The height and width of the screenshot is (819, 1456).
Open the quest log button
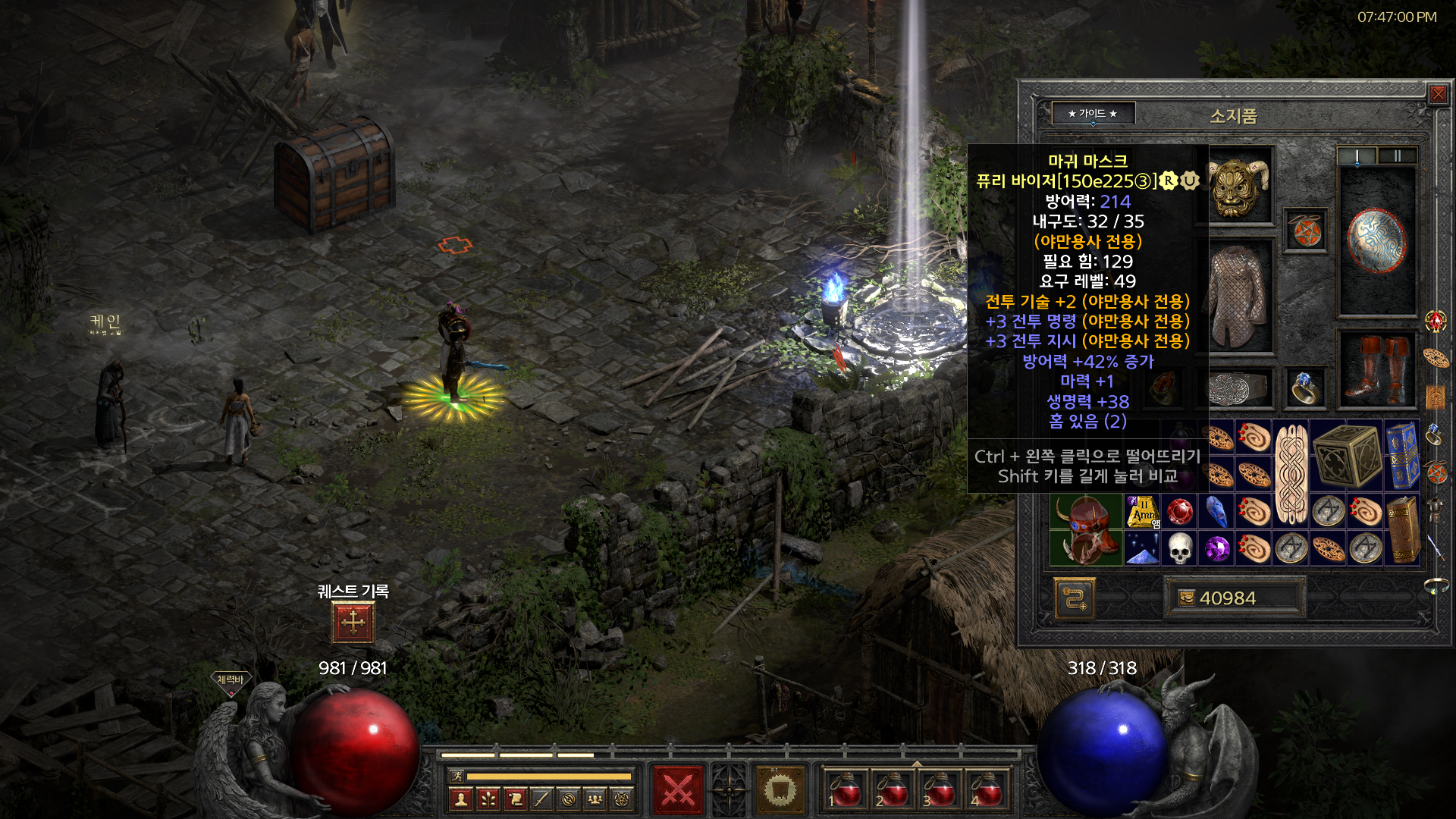(353, 623)
